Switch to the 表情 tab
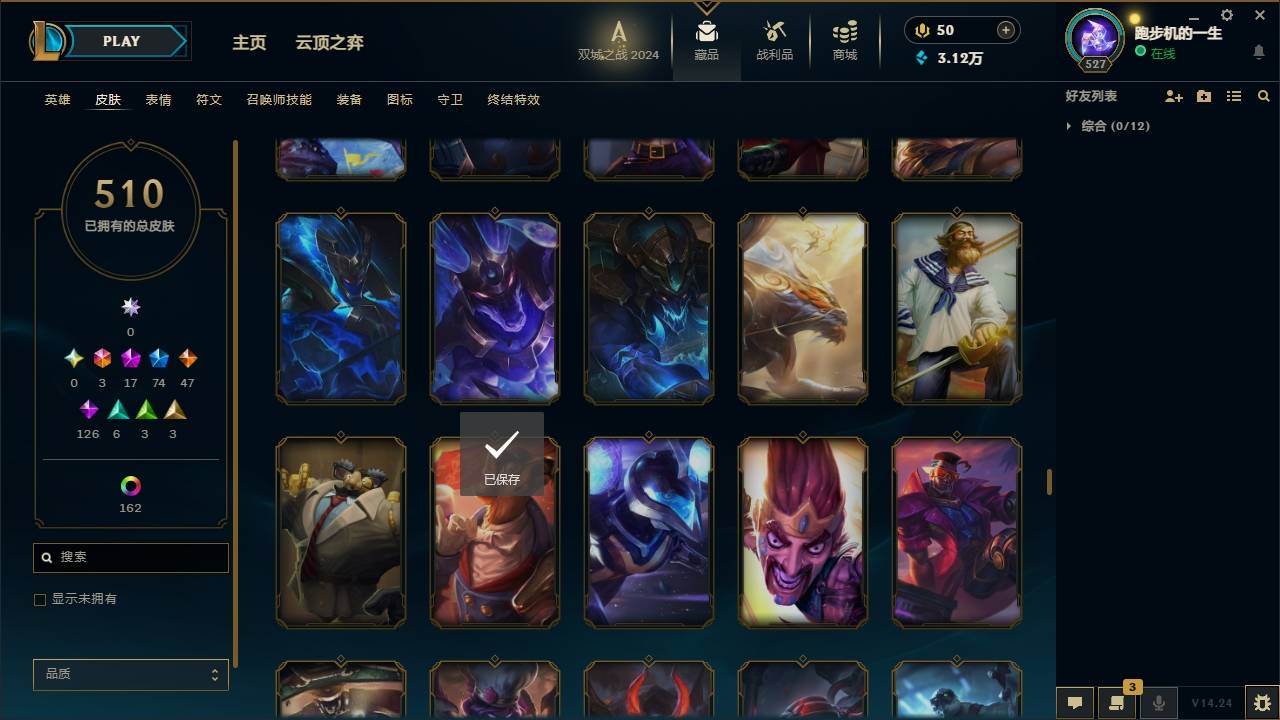The height and width of the screenshot is (720, 1280). tap(158, 100)
